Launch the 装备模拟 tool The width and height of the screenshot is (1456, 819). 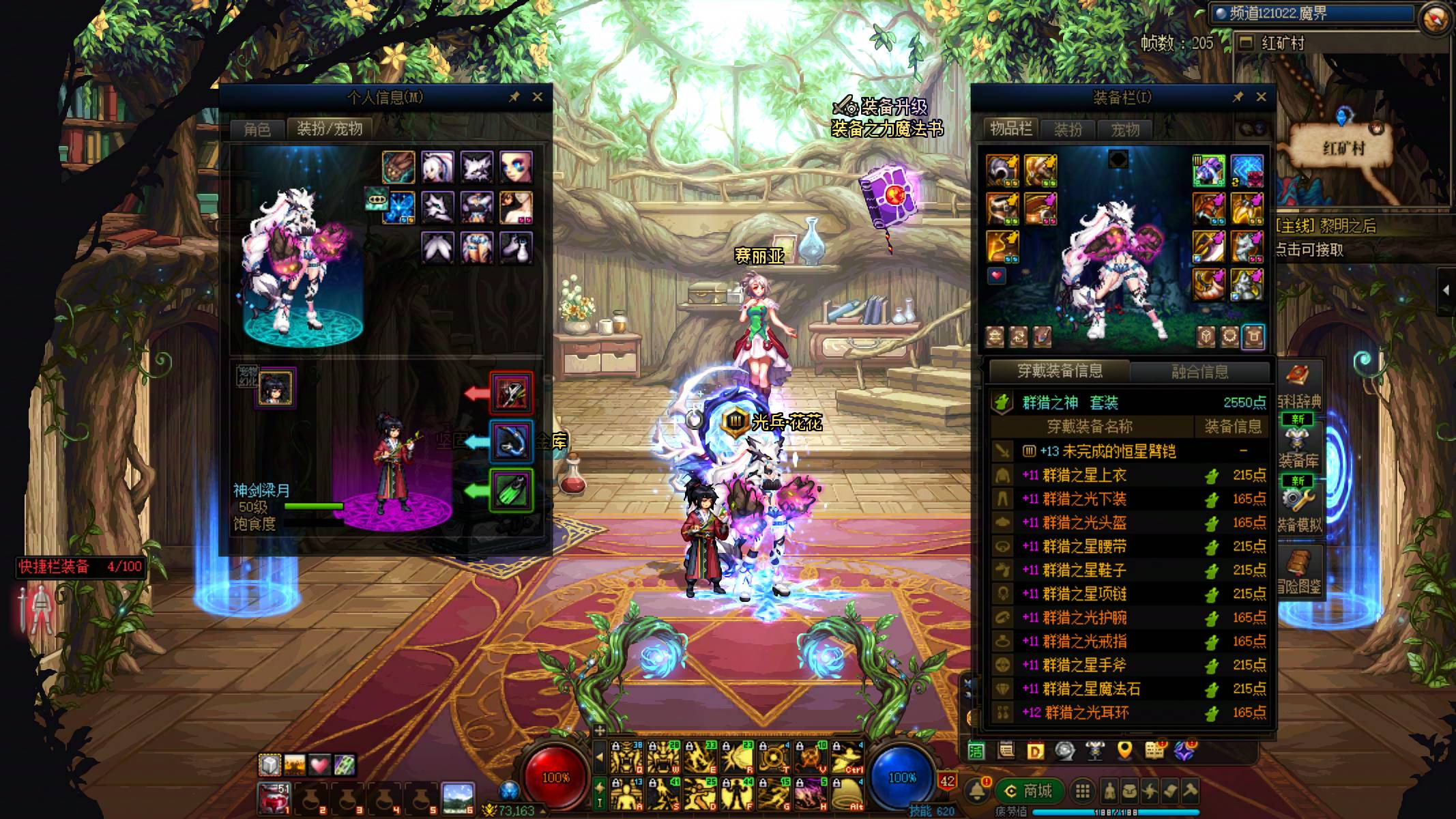coord(1298,508)
